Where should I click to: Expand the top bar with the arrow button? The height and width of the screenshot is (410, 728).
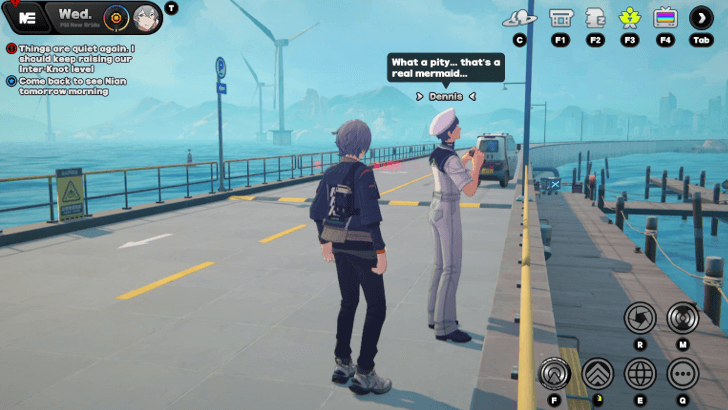tap(700, 17)
